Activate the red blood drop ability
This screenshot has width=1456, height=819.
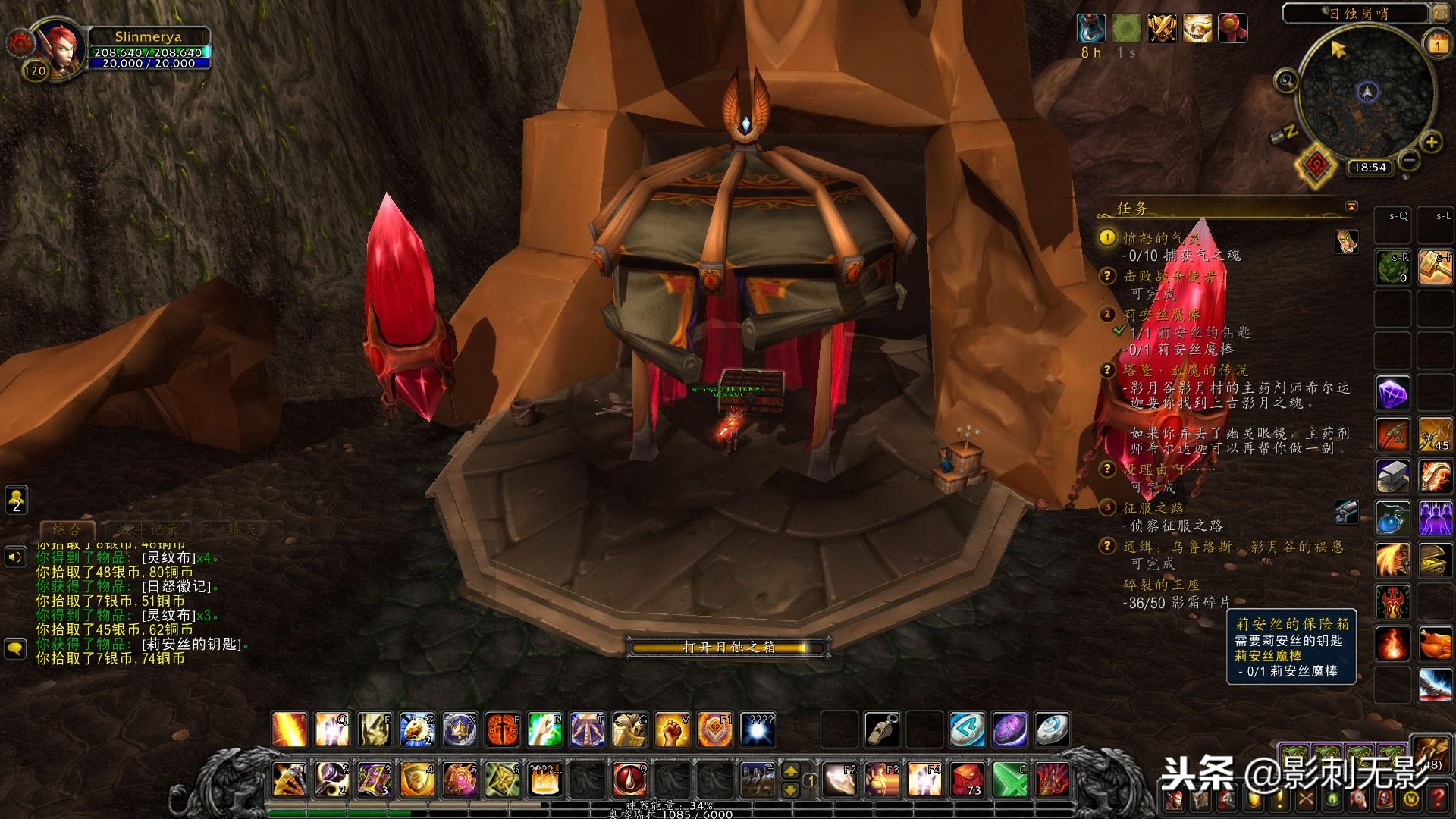[x=629, y=779]
